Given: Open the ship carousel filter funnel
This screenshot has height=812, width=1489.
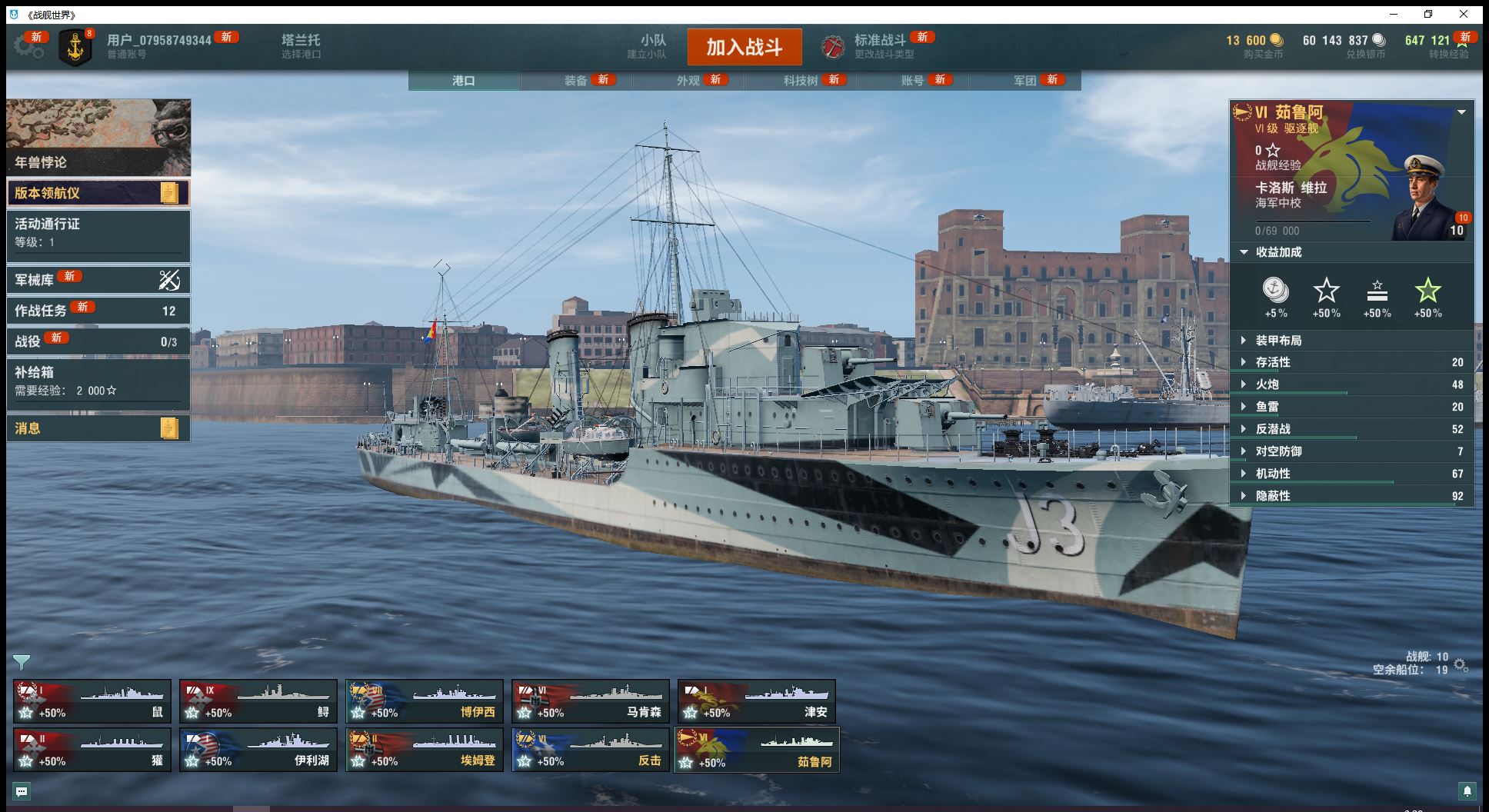Looking at the screenshot, I should [x=22, y=661].
